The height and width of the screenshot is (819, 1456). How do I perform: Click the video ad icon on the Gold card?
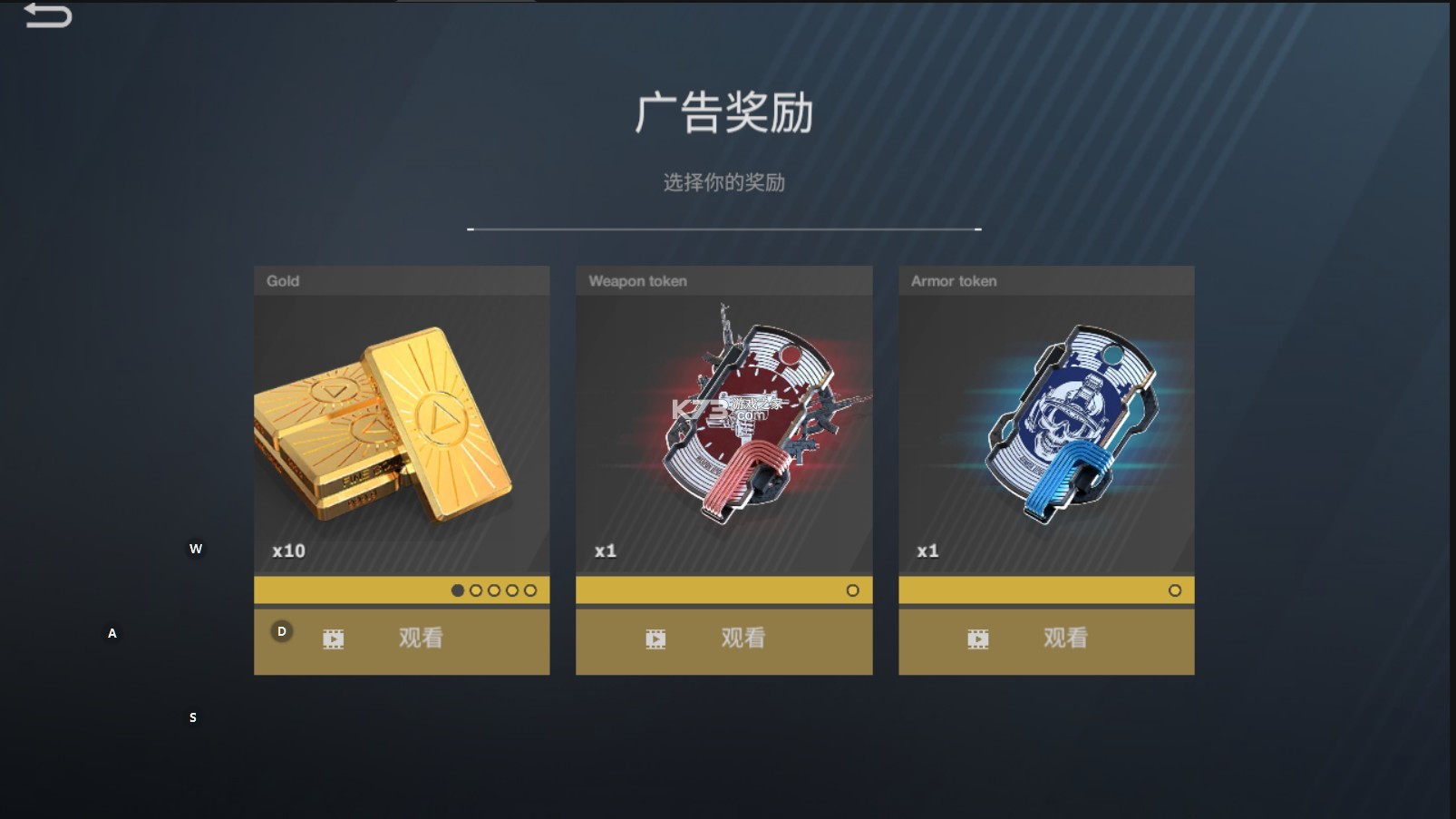[332, 639]
